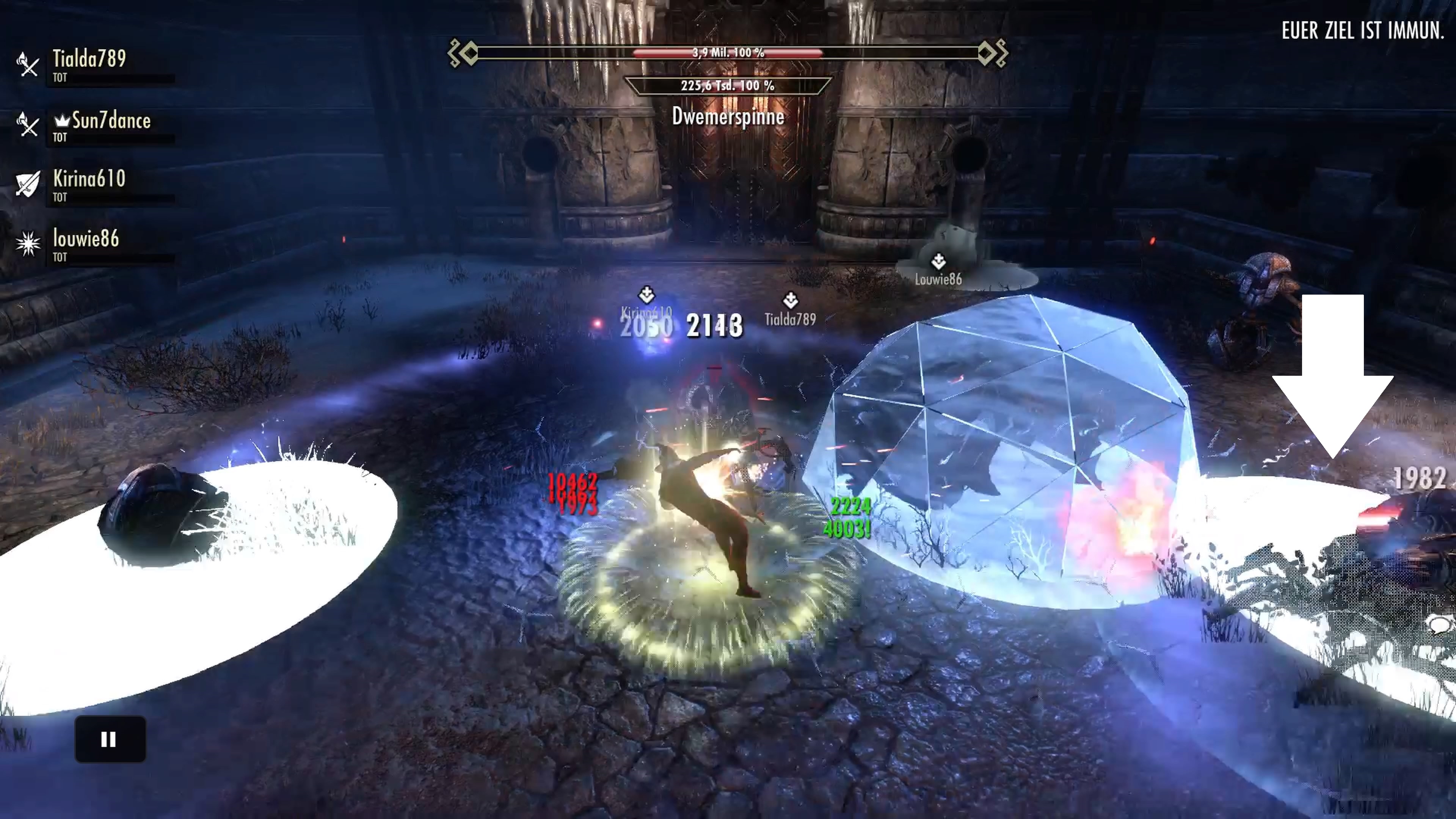The image size is (1456, 819).
Task: Pause the video playback
Action: tap(110, 739)
